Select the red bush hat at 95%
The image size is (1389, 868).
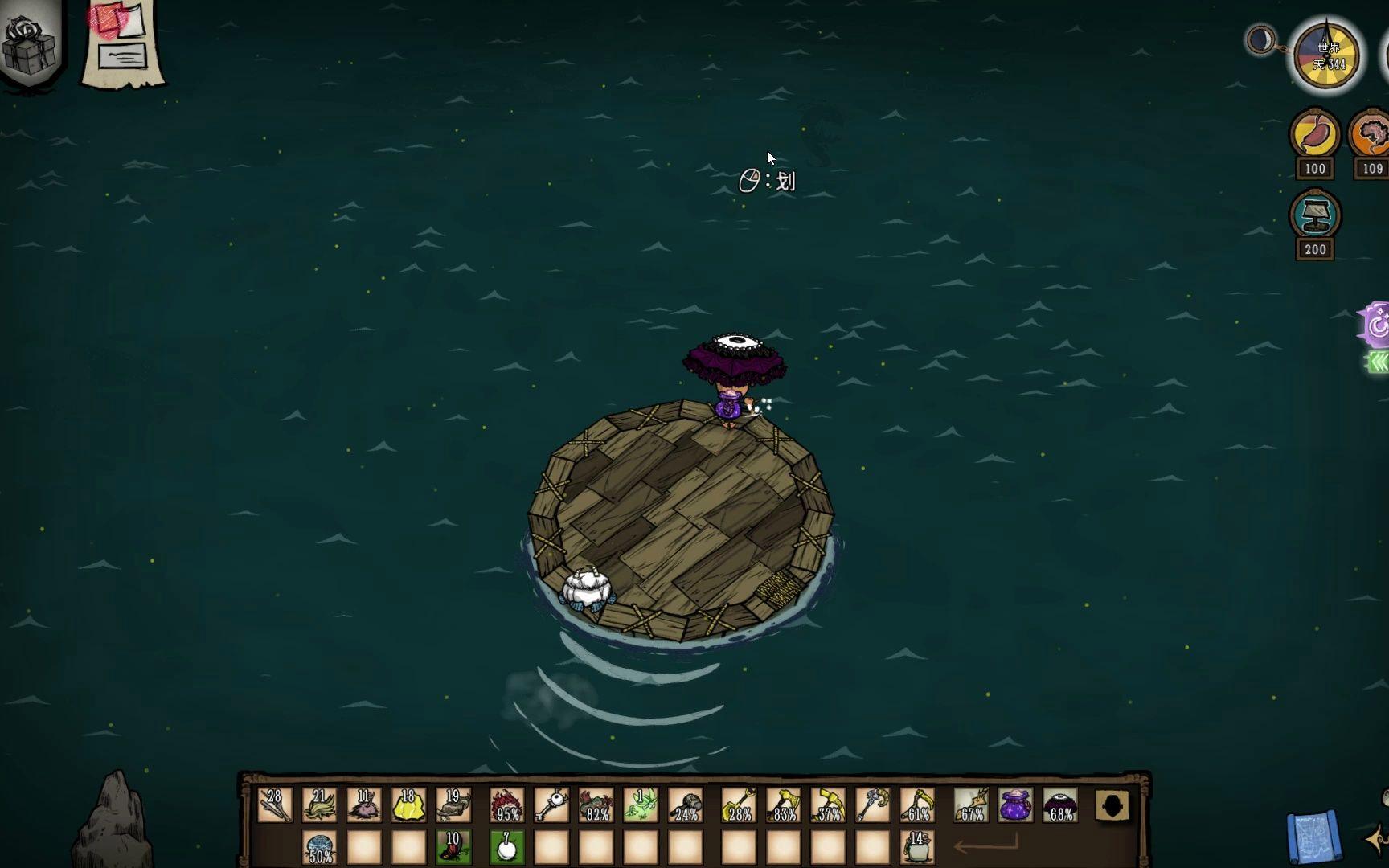click(506, 805)
